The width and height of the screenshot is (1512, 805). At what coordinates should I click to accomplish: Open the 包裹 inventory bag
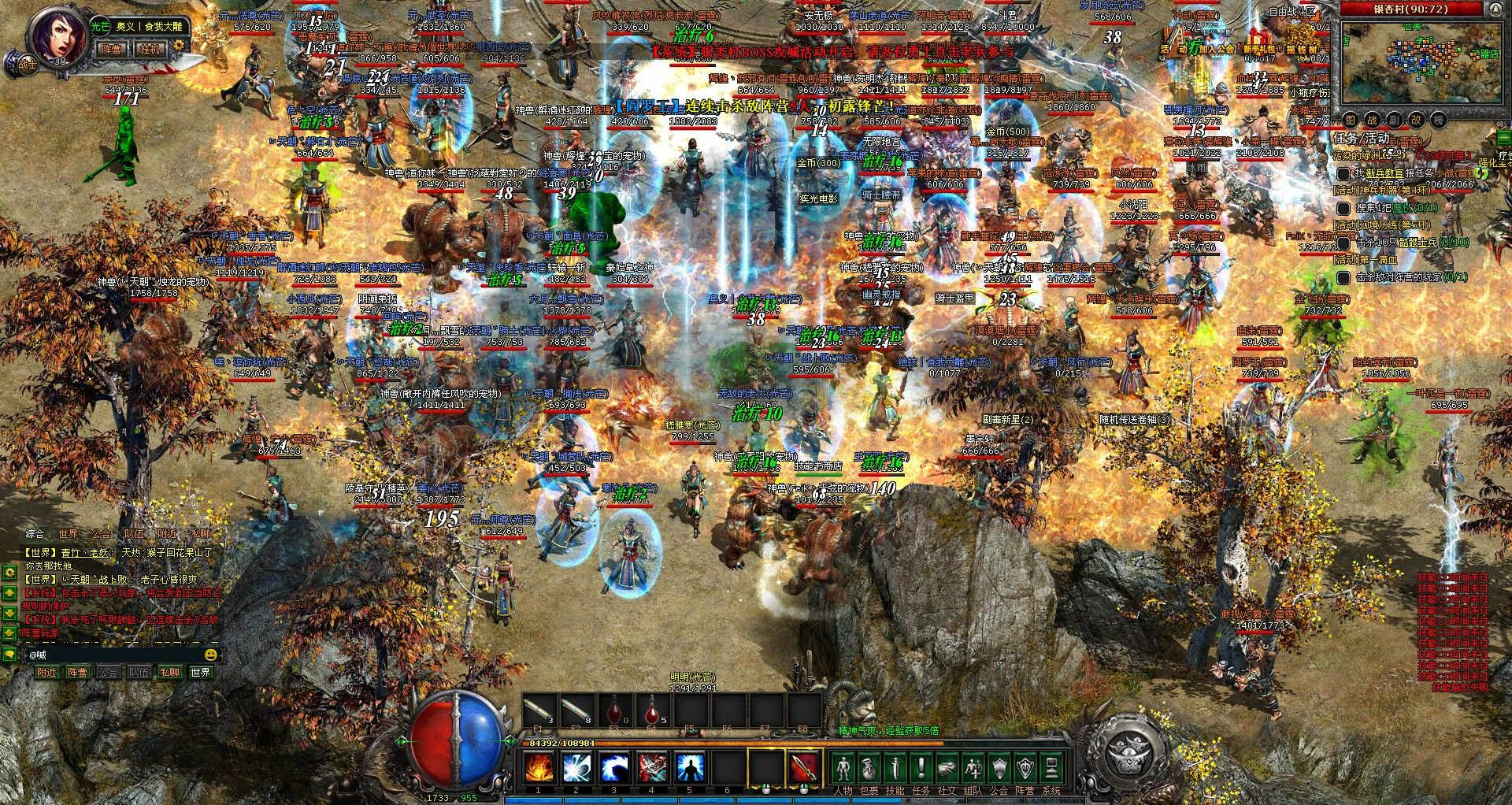[869, 767]
